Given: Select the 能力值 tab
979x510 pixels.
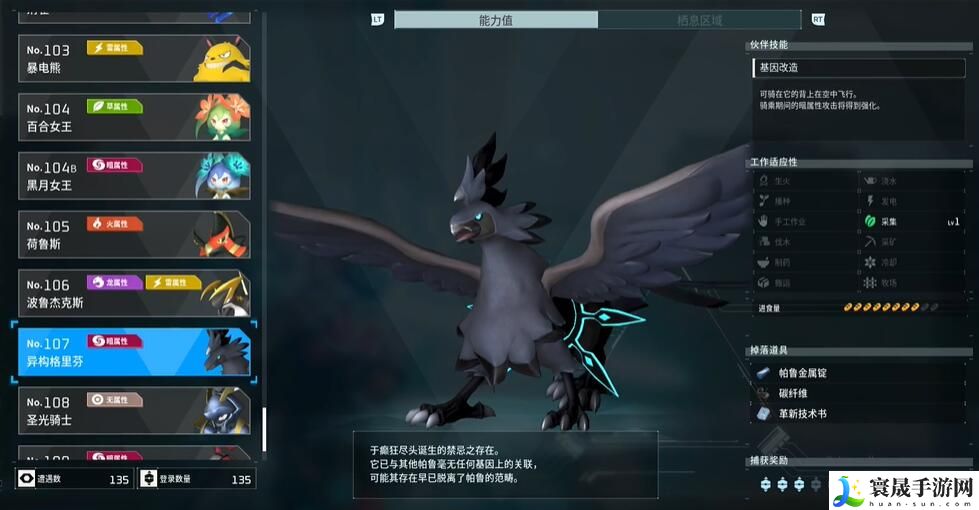Looking at the screenshot, I should [496, 20].
